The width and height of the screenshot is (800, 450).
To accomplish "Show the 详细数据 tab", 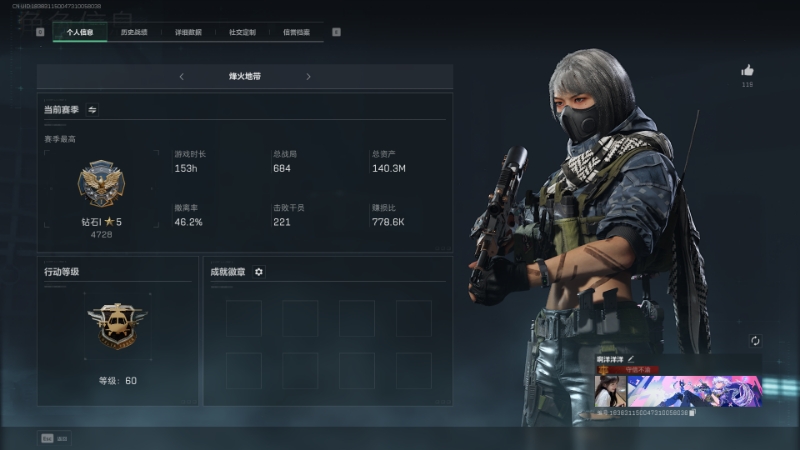I will click(188, 32).
